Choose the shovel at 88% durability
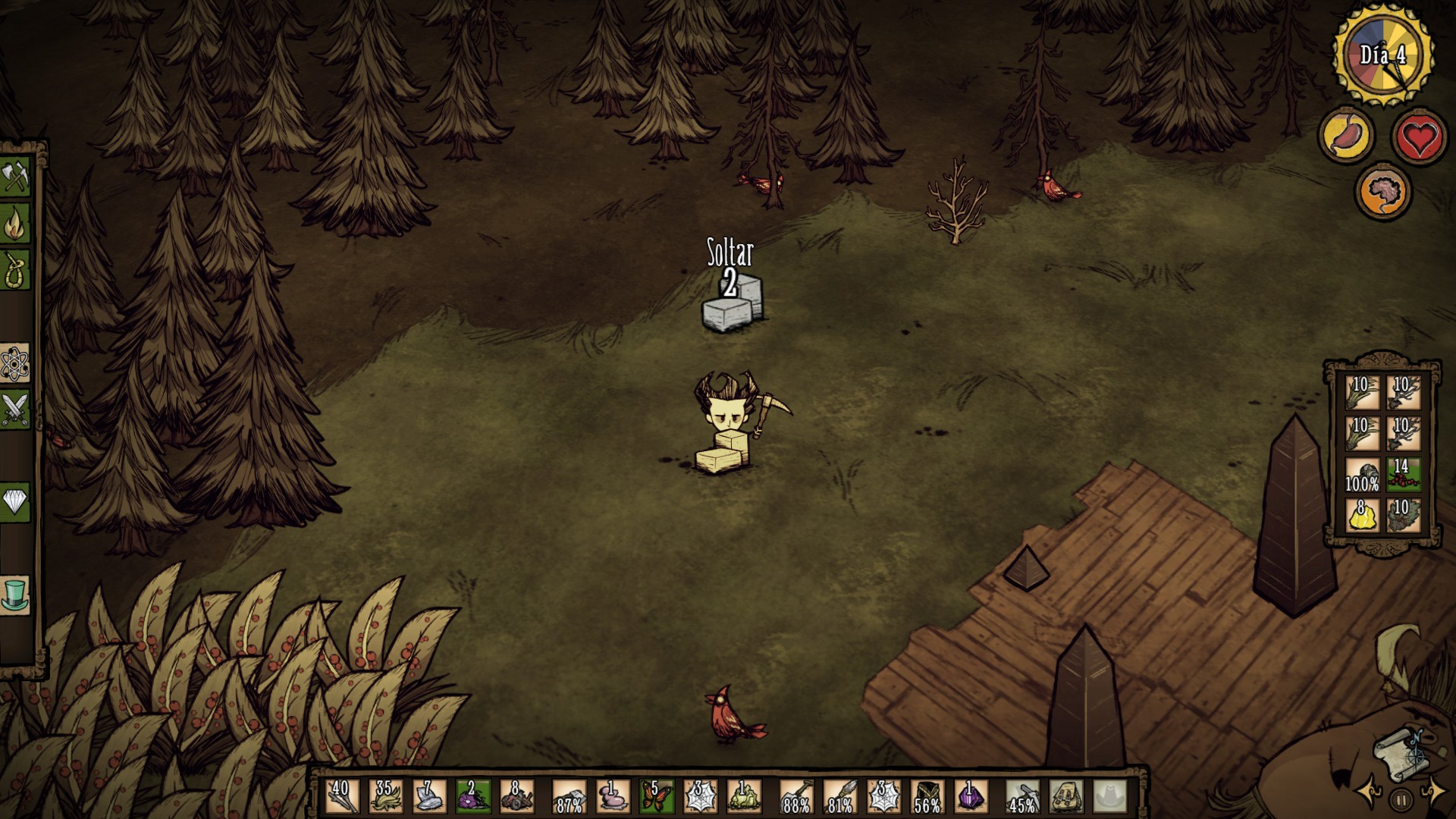 click(795, 796)
